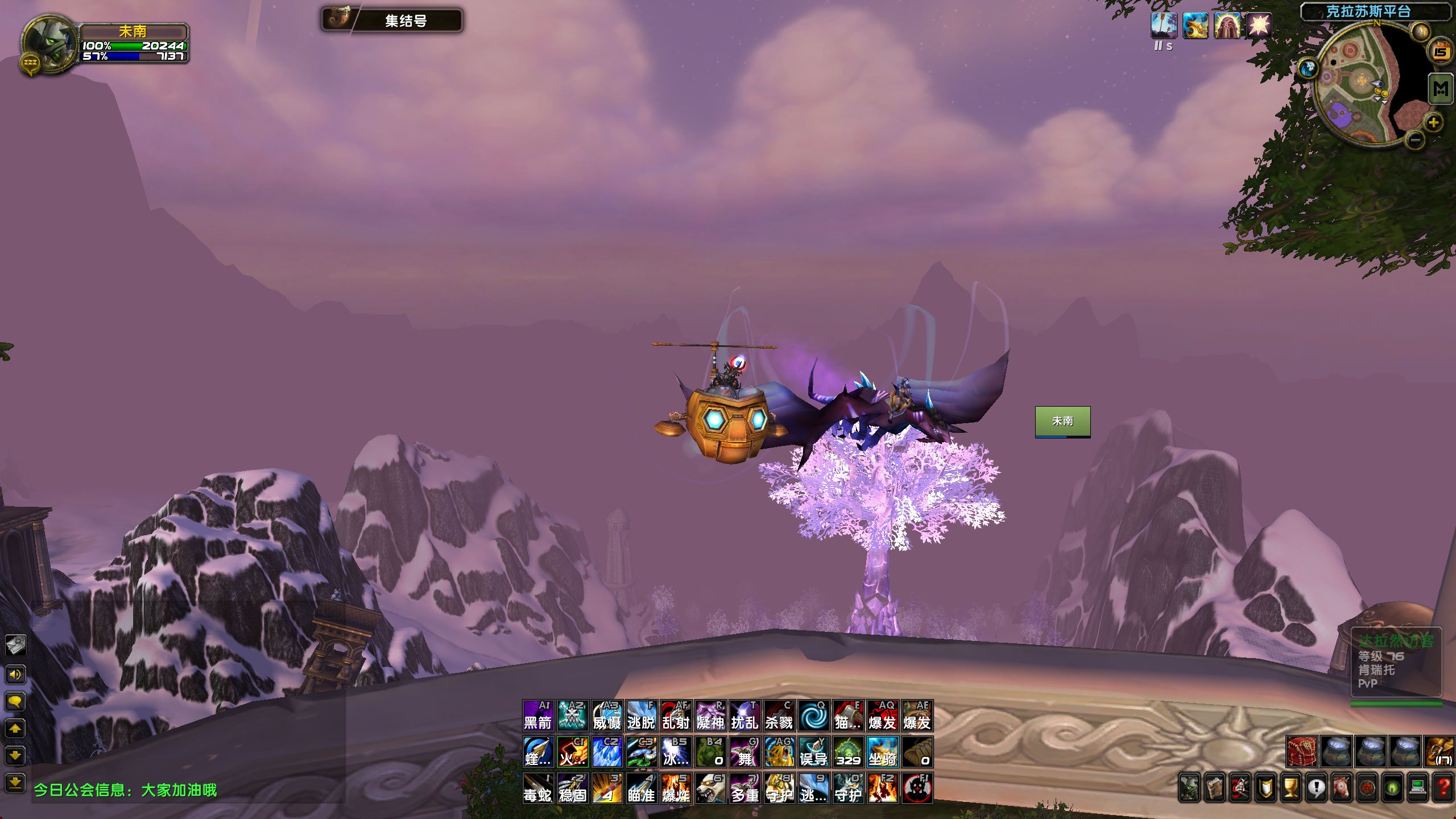Activate the 黑箭 (Black Arrow) ability
The width and height of the screenshot is (1456, 819).
point(537,715)
